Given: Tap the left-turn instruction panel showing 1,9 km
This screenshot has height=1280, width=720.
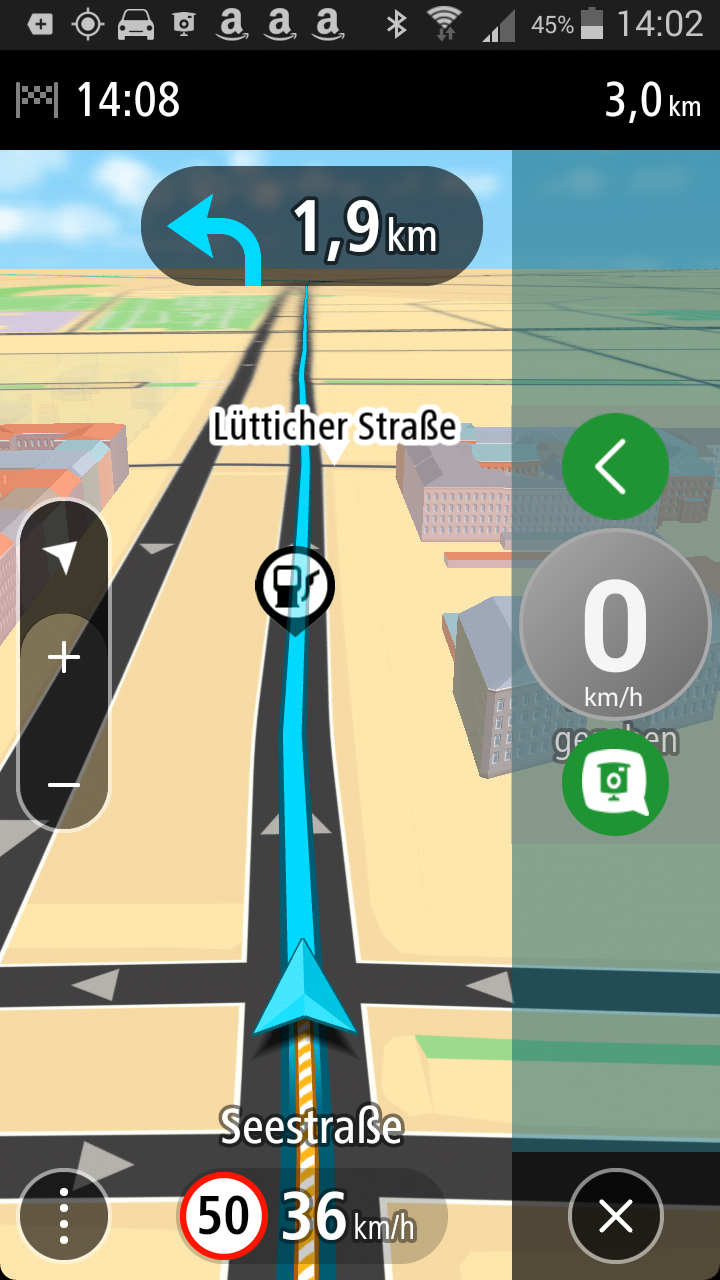Looking at the screenshot, I should click(x=311, y=226).
